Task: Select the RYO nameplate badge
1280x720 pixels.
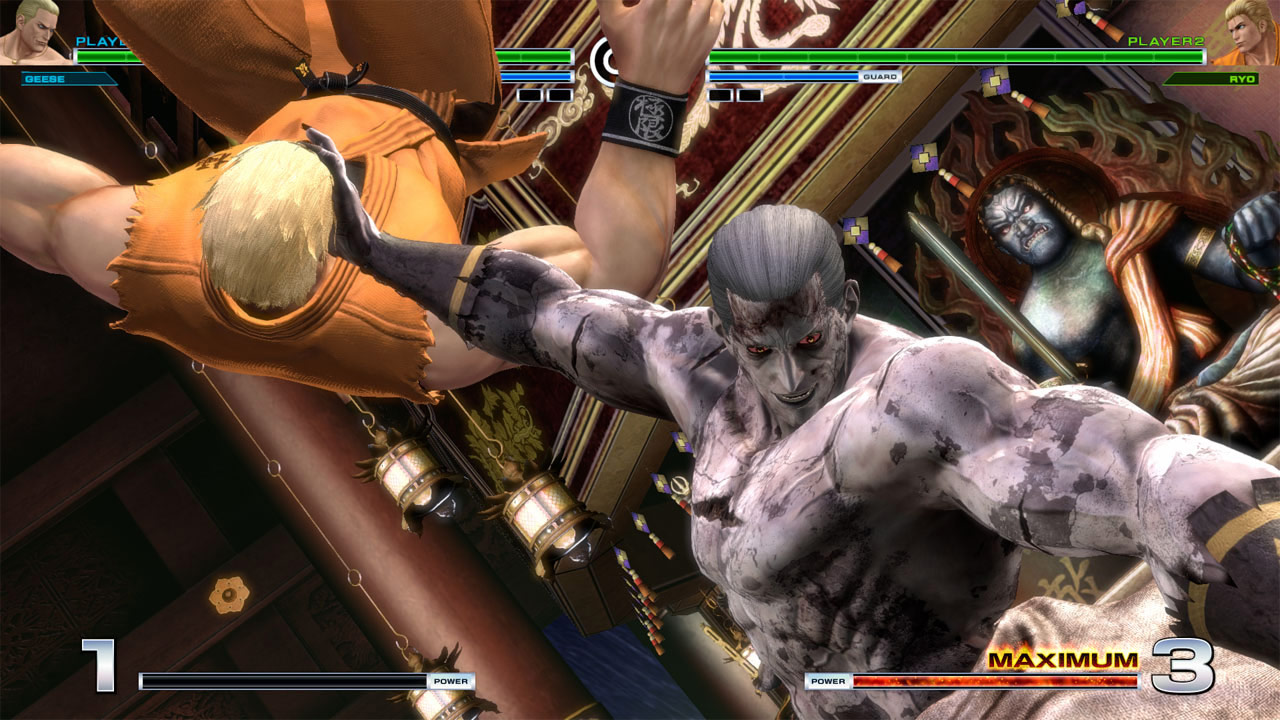Action: pos(1210,77)
